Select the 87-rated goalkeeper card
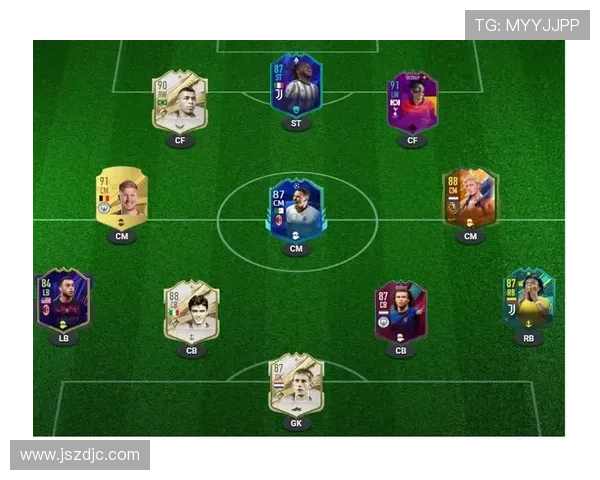600x480 pixels. [296, 383]
